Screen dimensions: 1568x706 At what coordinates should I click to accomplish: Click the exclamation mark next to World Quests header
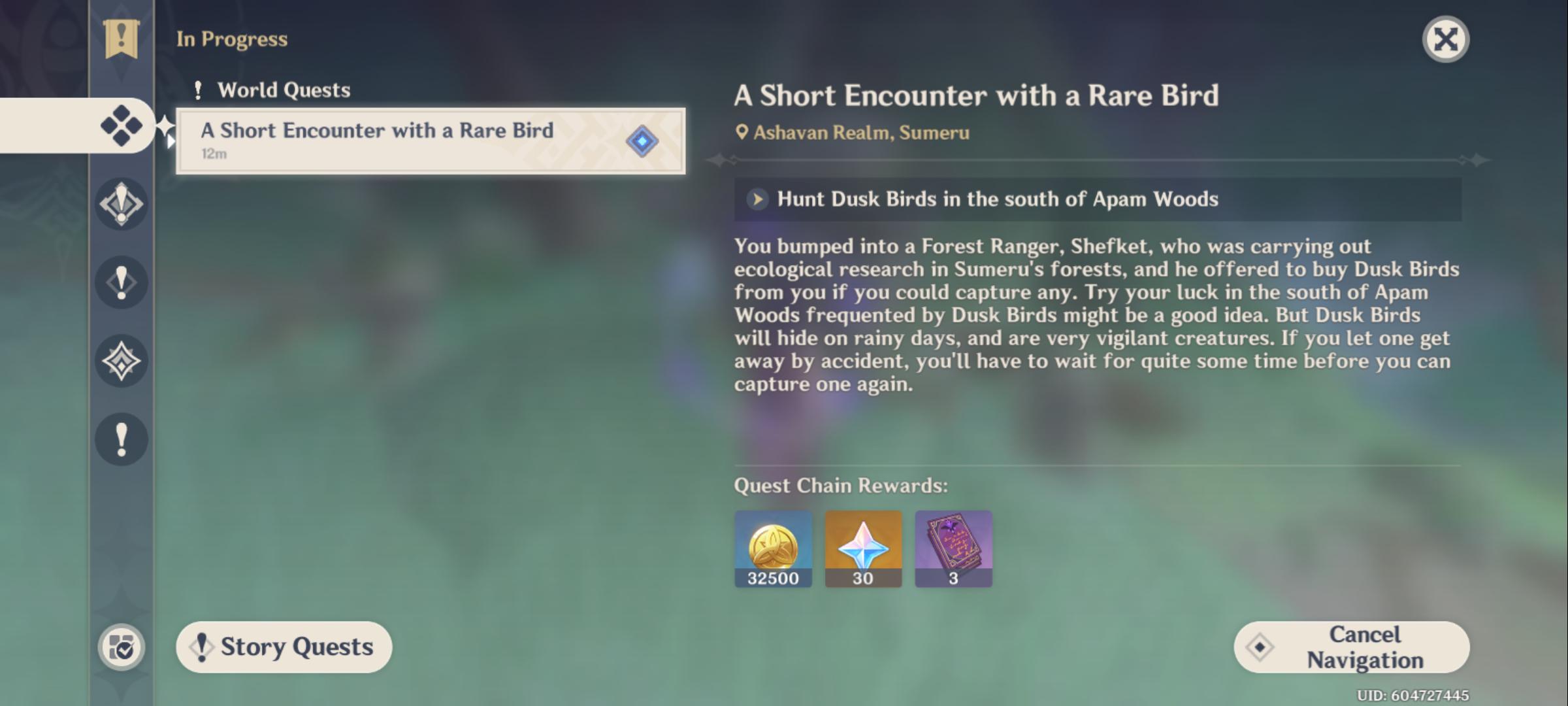pyautogui.click(x=198, y=90)
